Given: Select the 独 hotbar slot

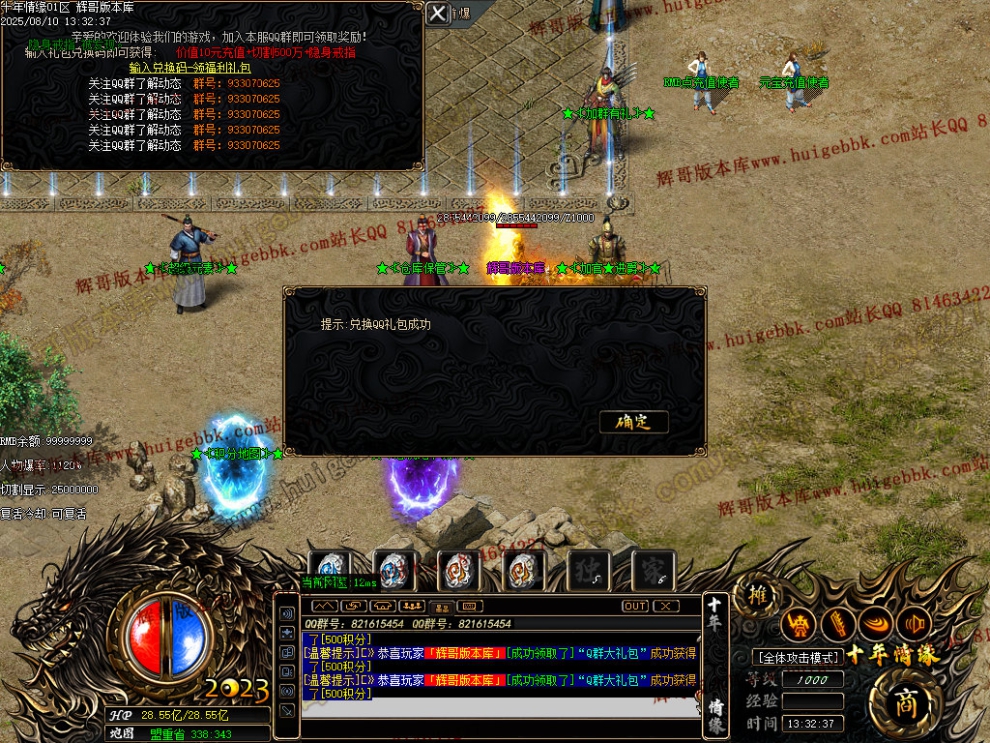Looking at the screenshot, I should [589, 570].
